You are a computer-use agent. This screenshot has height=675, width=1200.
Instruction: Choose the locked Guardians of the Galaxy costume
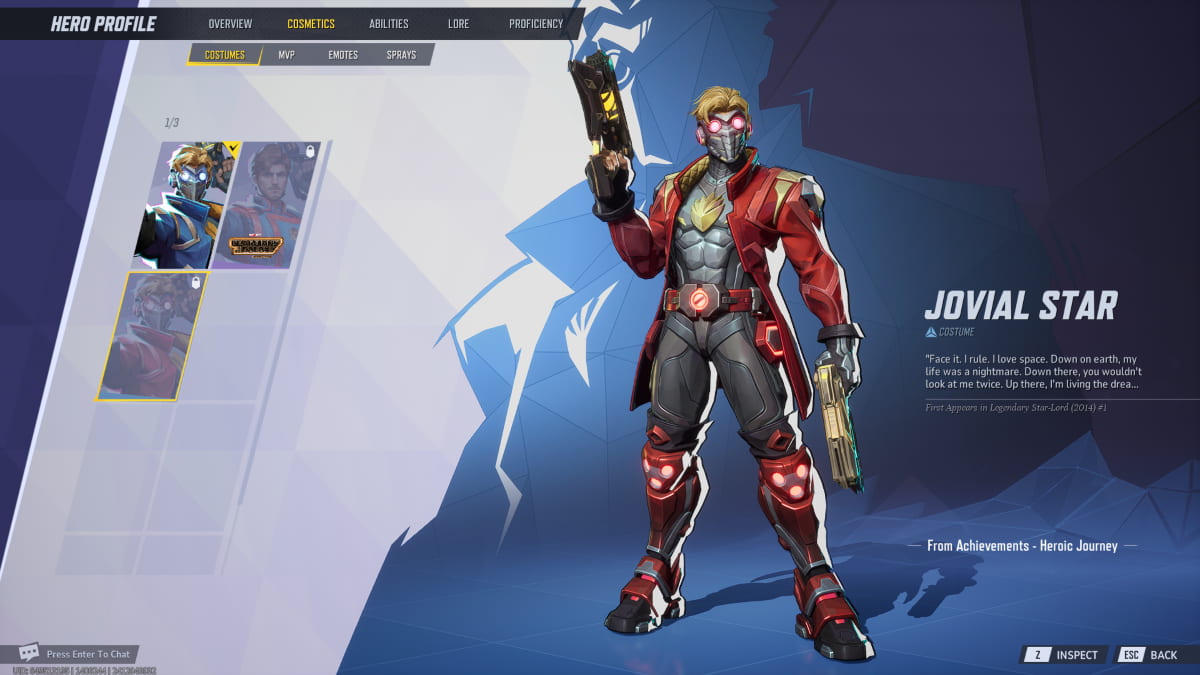pos(265,205)
